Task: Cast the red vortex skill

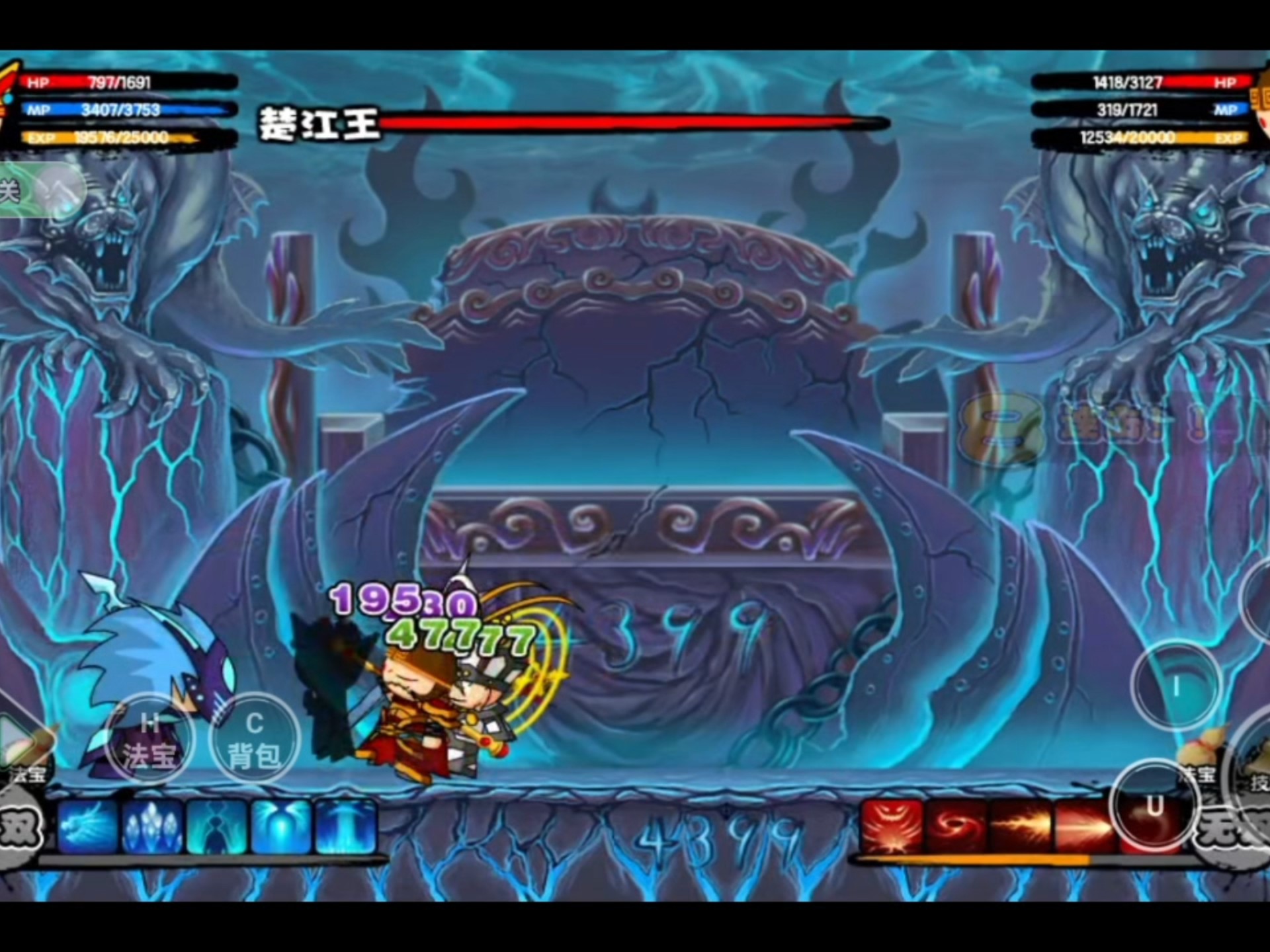Action: pos(957,826)
